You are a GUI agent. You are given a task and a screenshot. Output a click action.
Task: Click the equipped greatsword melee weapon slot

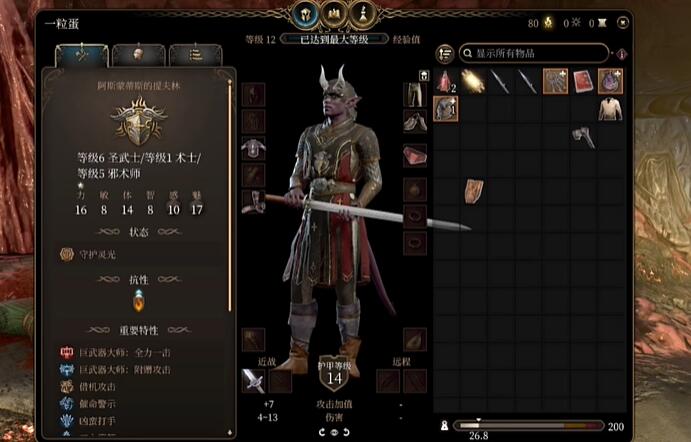(x=252, y=380)
